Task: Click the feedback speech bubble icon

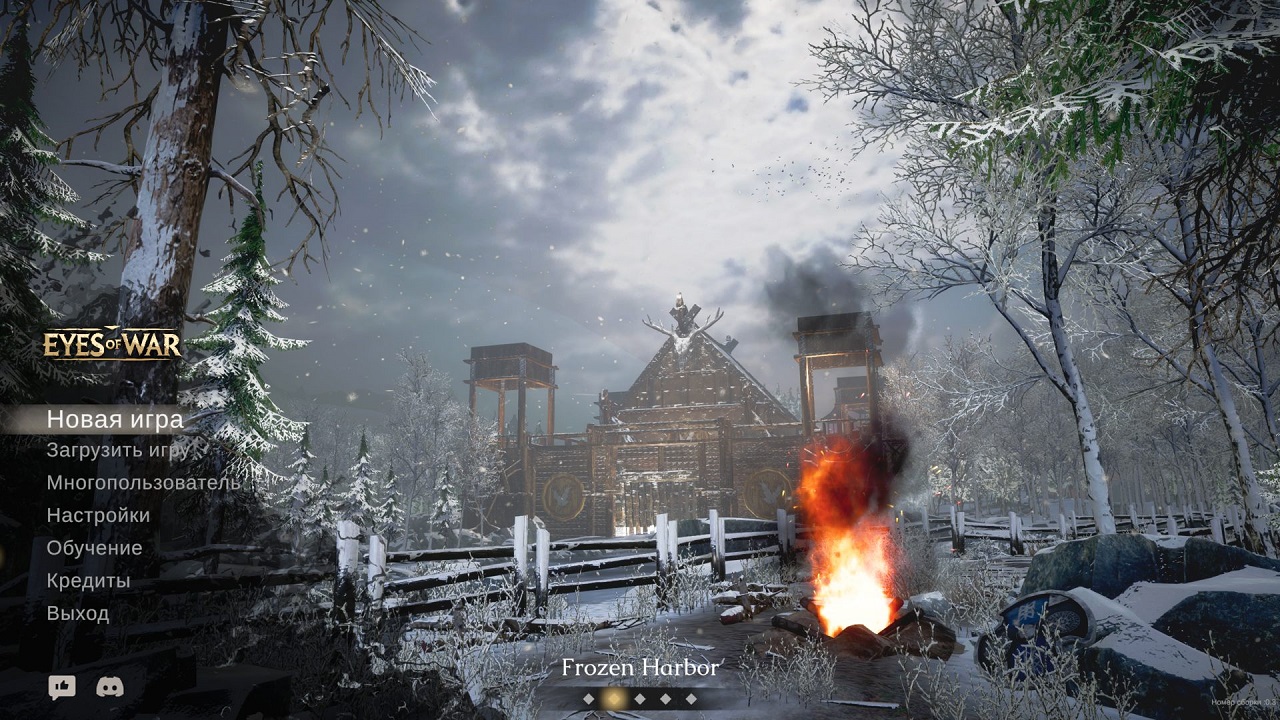Action: (x=62, y=687)
